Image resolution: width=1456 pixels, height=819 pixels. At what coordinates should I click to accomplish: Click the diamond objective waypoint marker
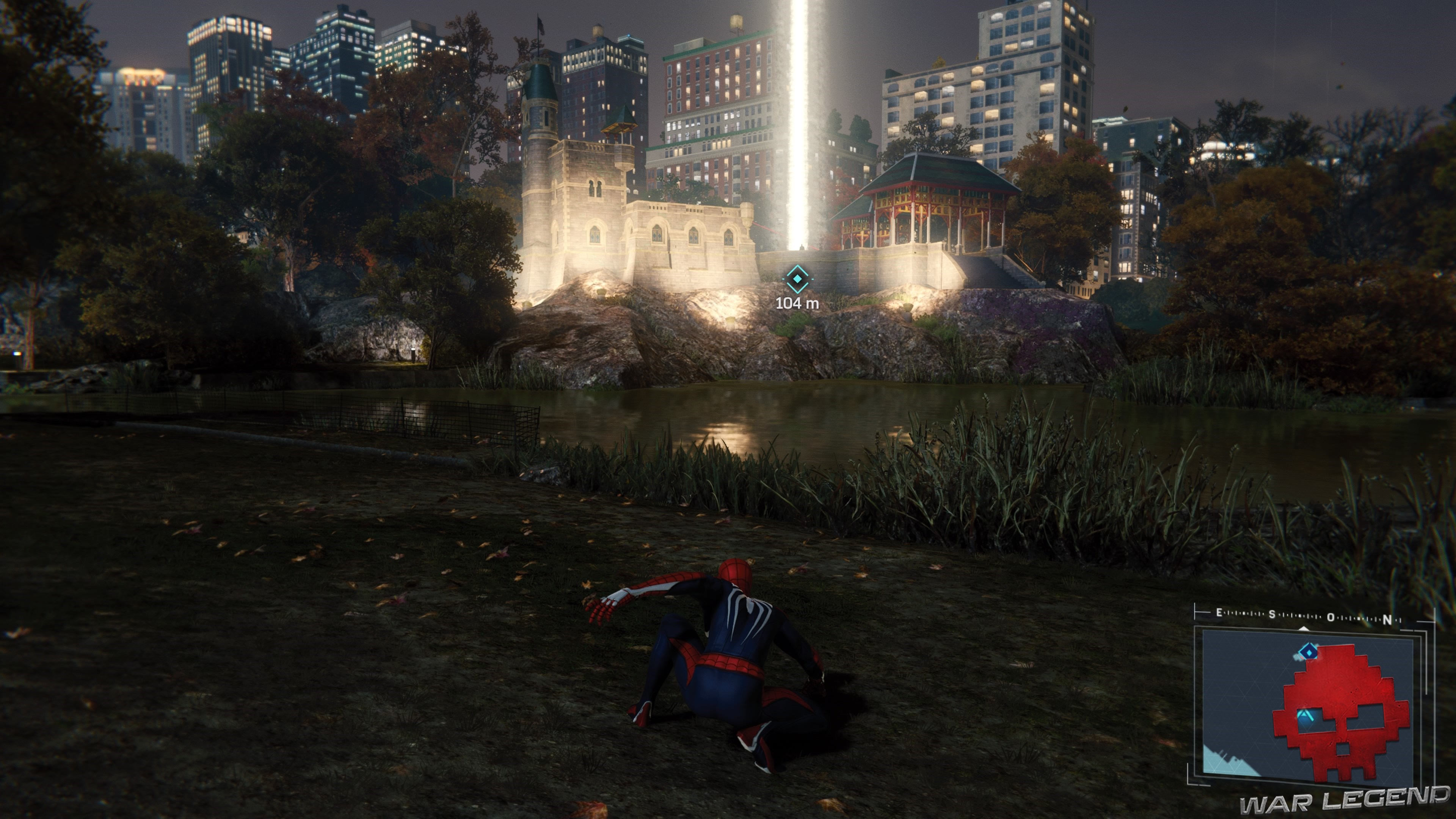pos(797,279)
